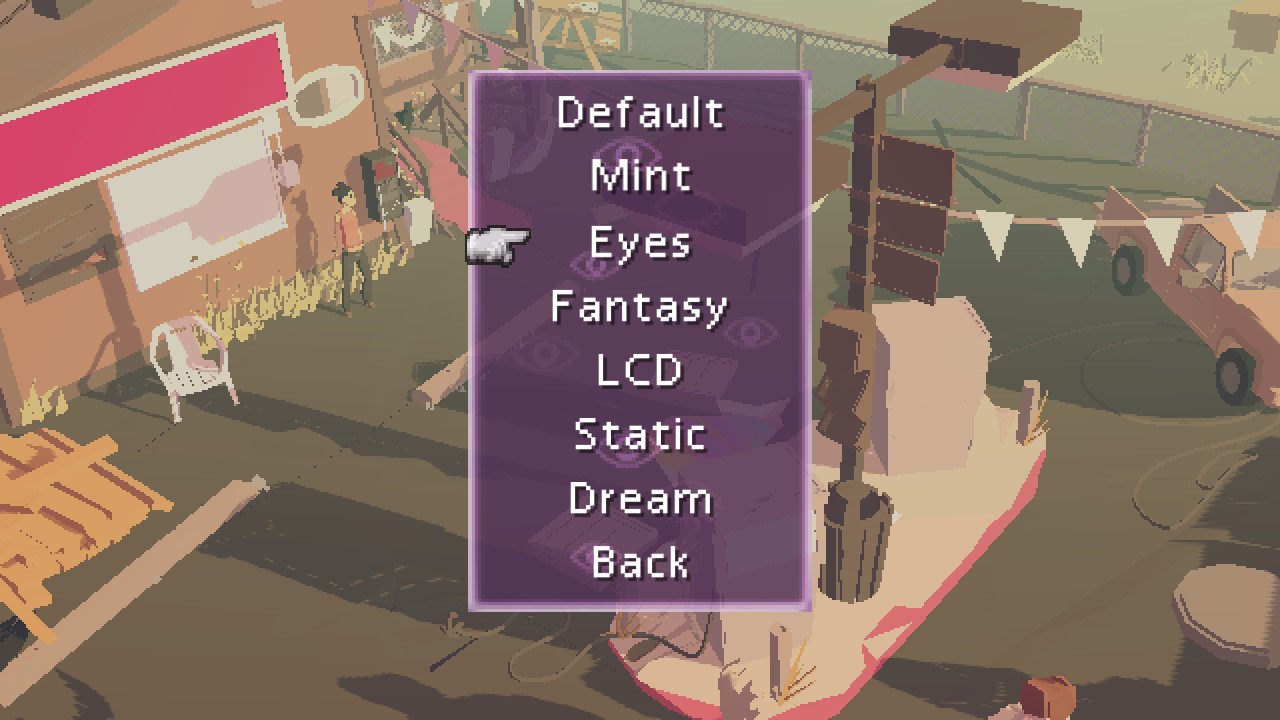Choose the Eyes filter highlighted by the hand cursor

640,240
